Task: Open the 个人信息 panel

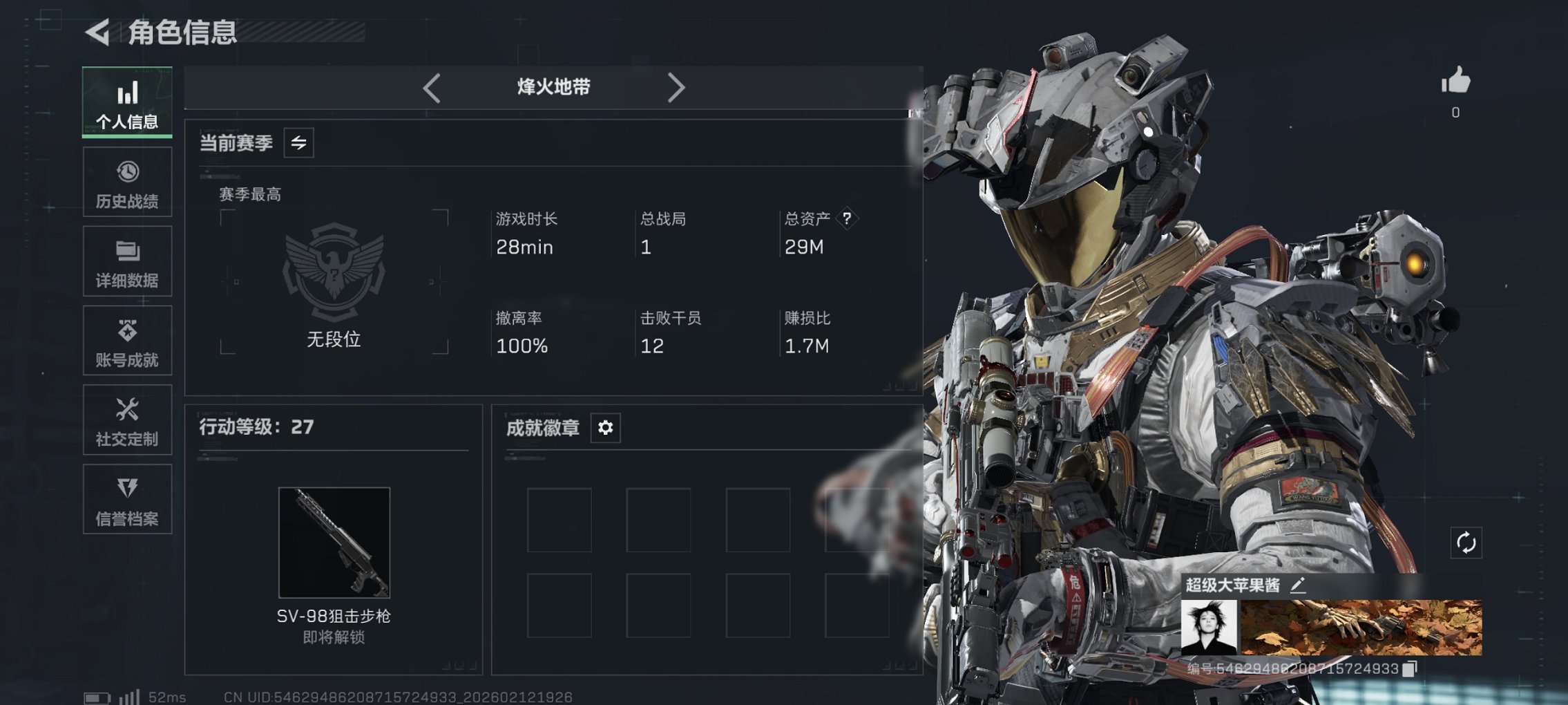Action: point(127,102)
